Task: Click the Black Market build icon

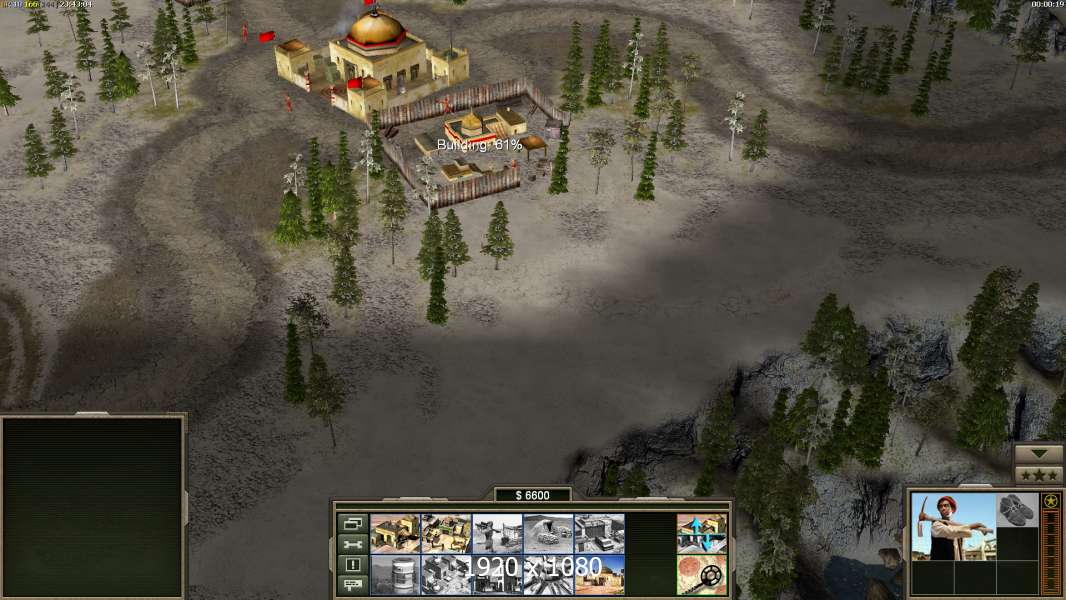Action: 497,574
